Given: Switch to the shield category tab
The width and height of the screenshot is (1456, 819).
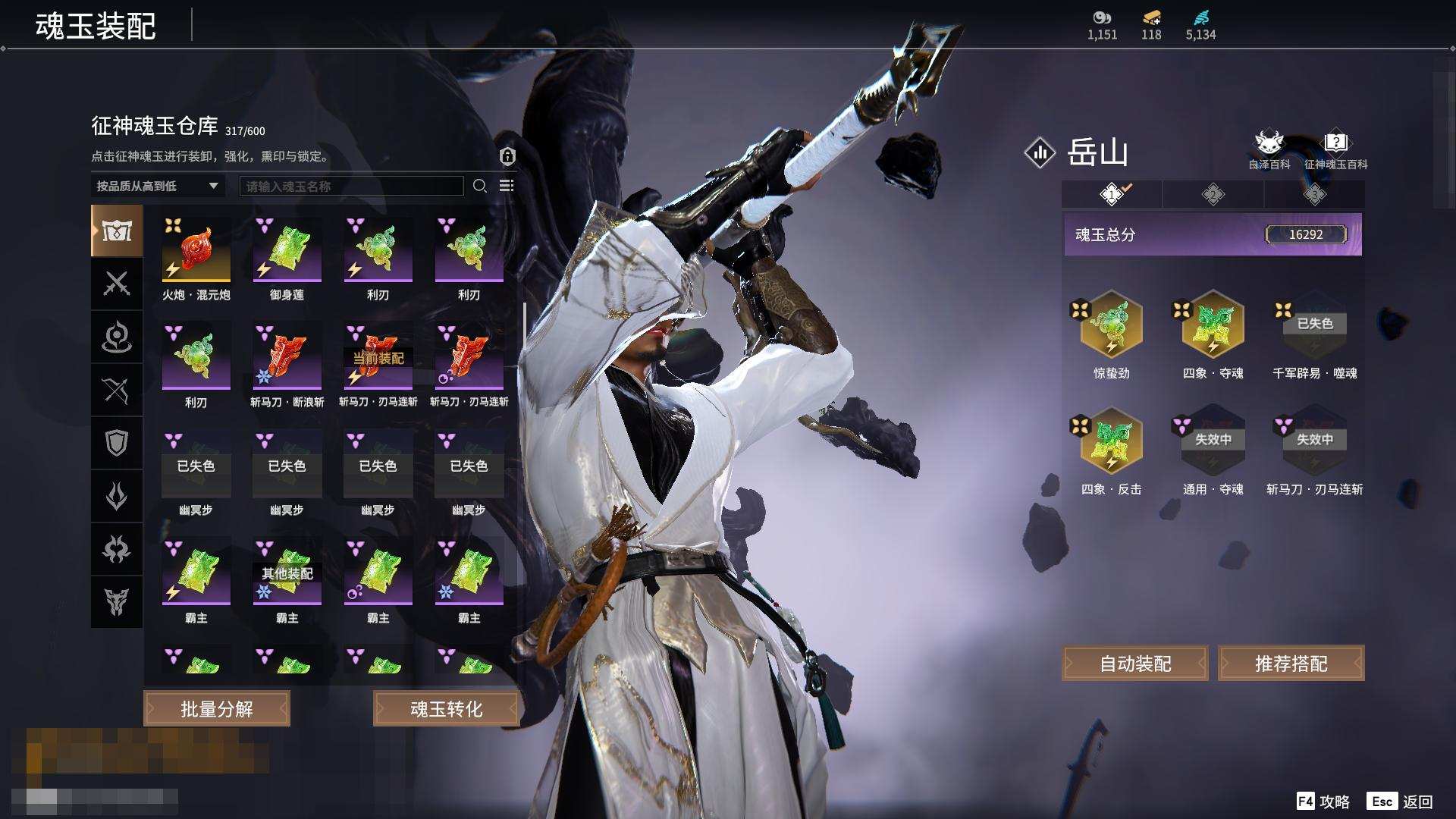Looking at the screenshot, I should [117, 443].
